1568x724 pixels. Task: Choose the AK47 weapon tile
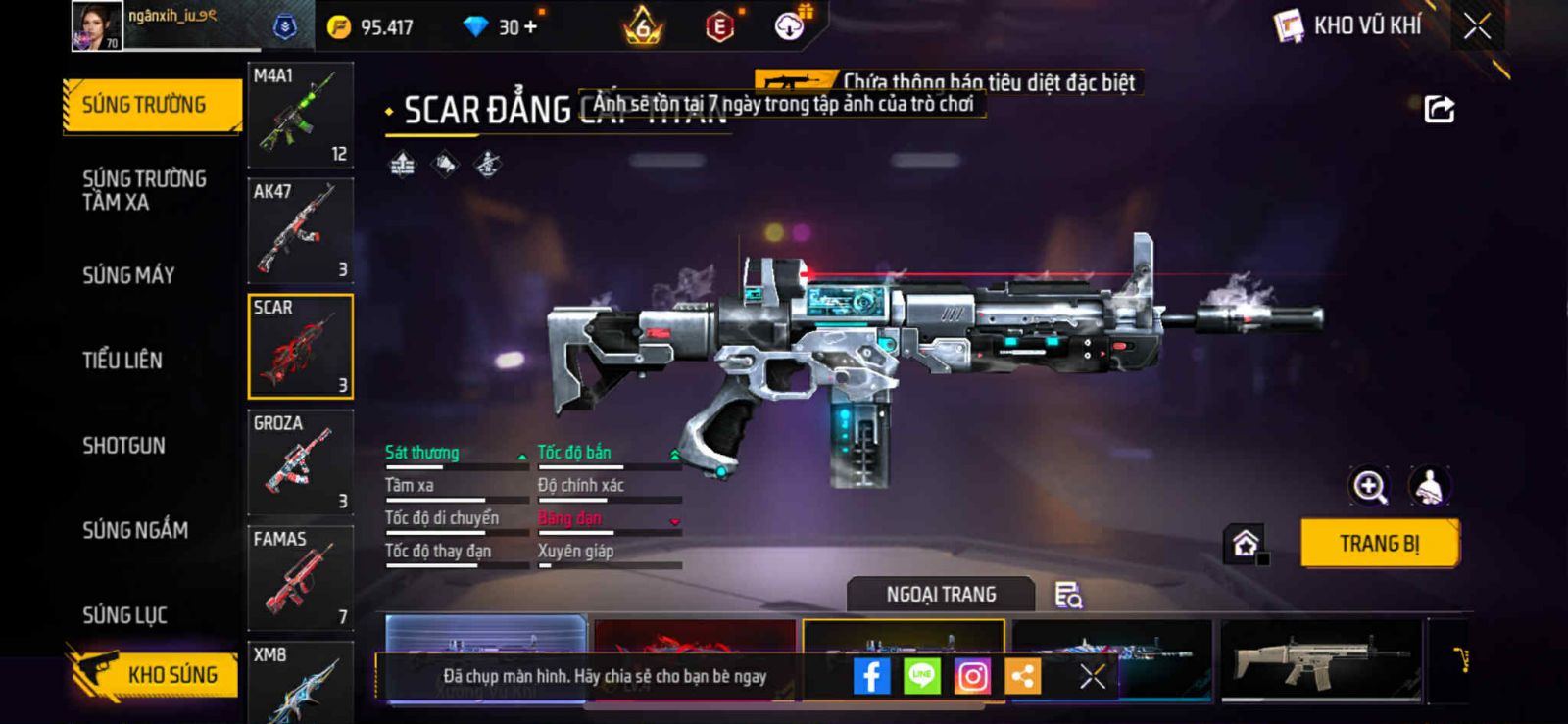(x=300, y=230)
